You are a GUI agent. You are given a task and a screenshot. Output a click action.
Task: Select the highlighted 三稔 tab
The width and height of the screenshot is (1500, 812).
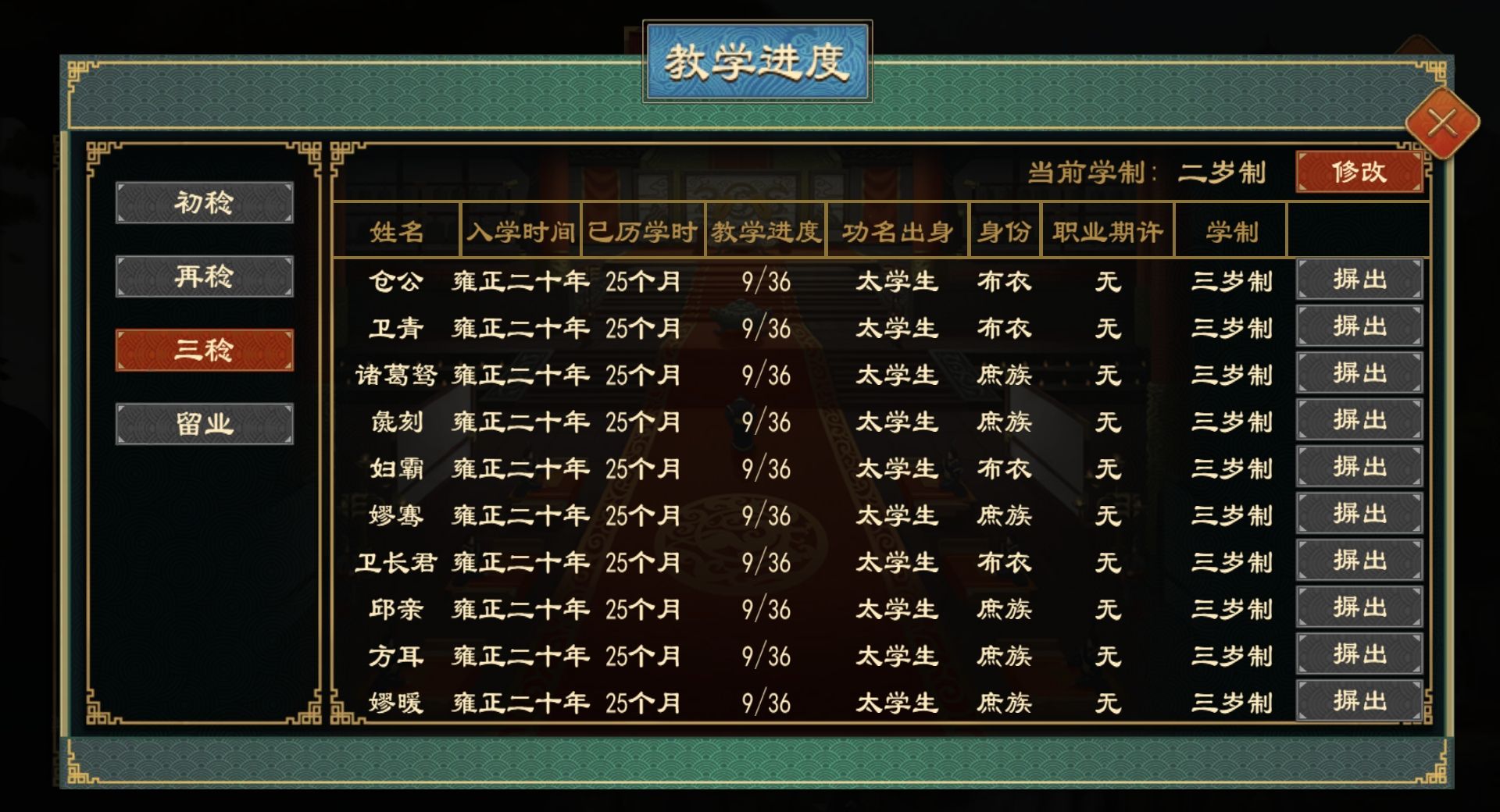[x=203, y=353]
